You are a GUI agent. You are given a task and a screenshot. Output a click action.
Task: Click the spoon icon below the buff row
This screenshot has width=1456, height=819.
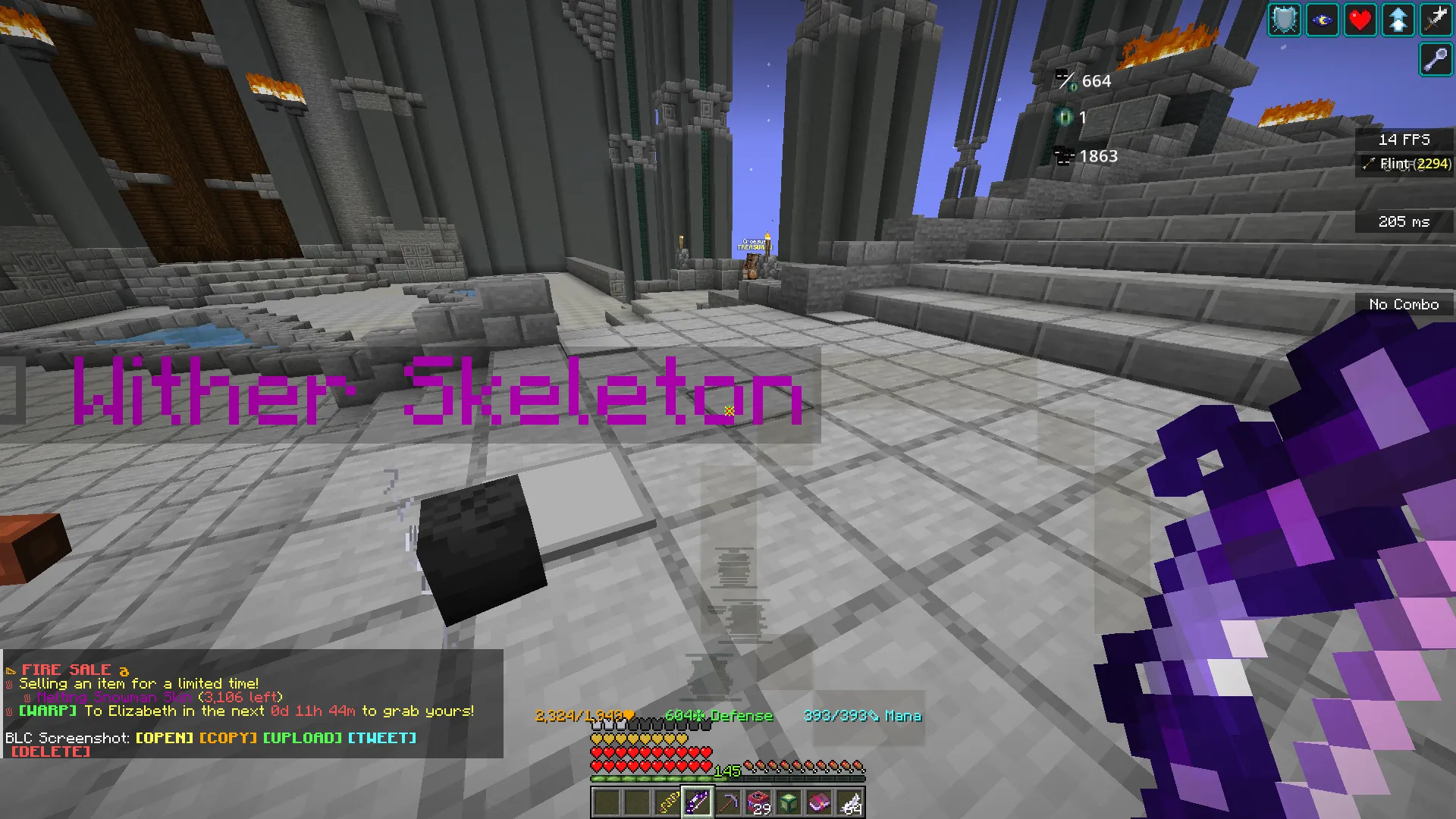[1436, 60]
